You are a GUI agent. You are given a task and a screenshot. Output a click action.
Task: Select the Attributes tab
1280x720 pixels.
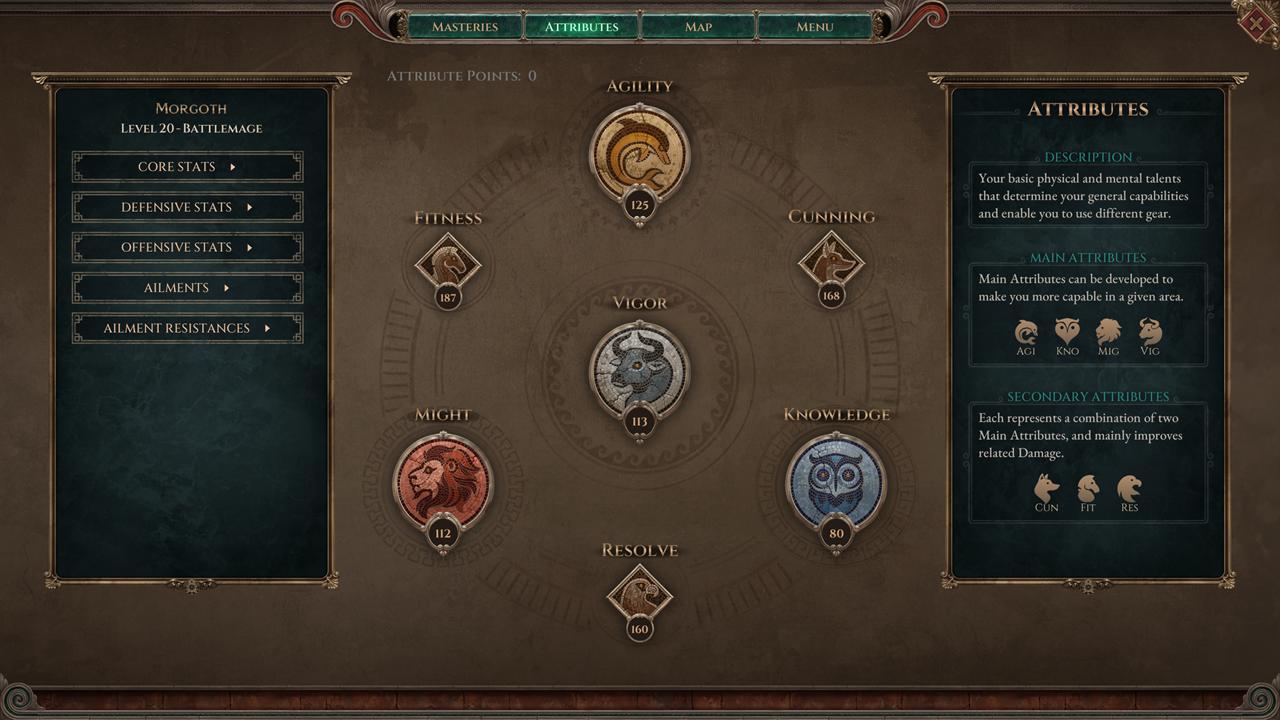(581, 27)
